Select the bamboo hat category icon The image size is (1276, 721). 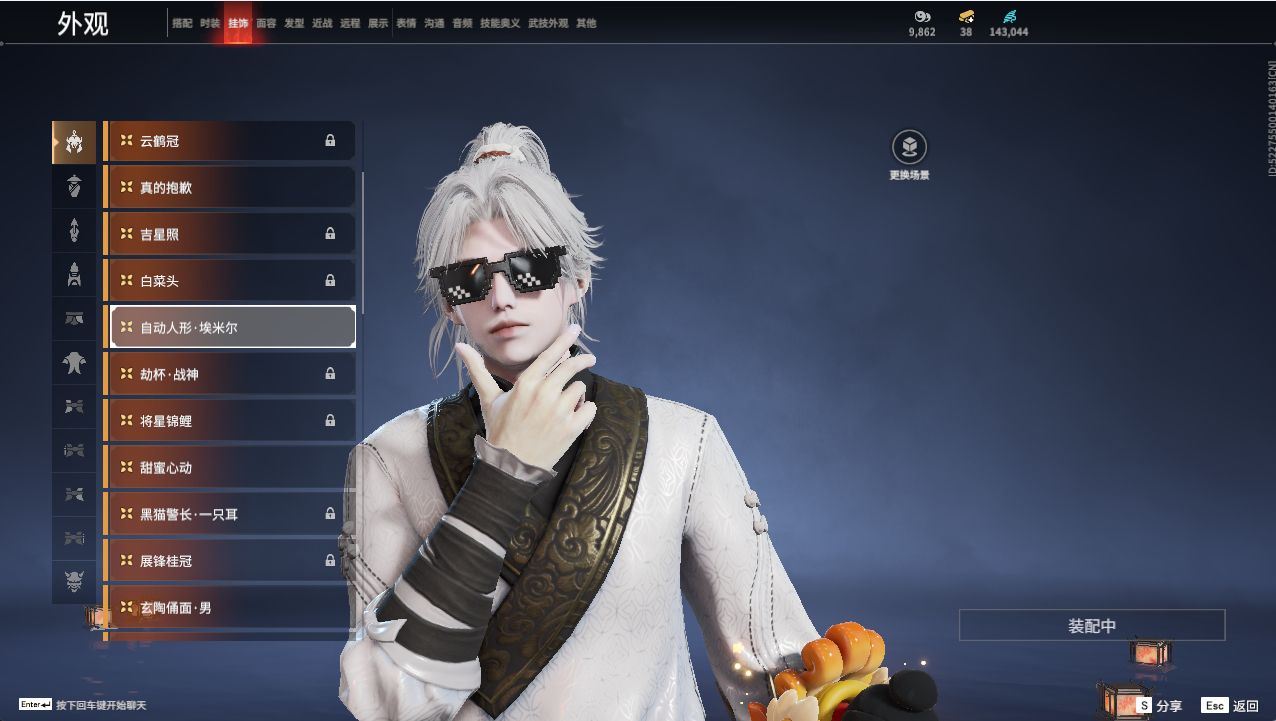pos(74,186)
